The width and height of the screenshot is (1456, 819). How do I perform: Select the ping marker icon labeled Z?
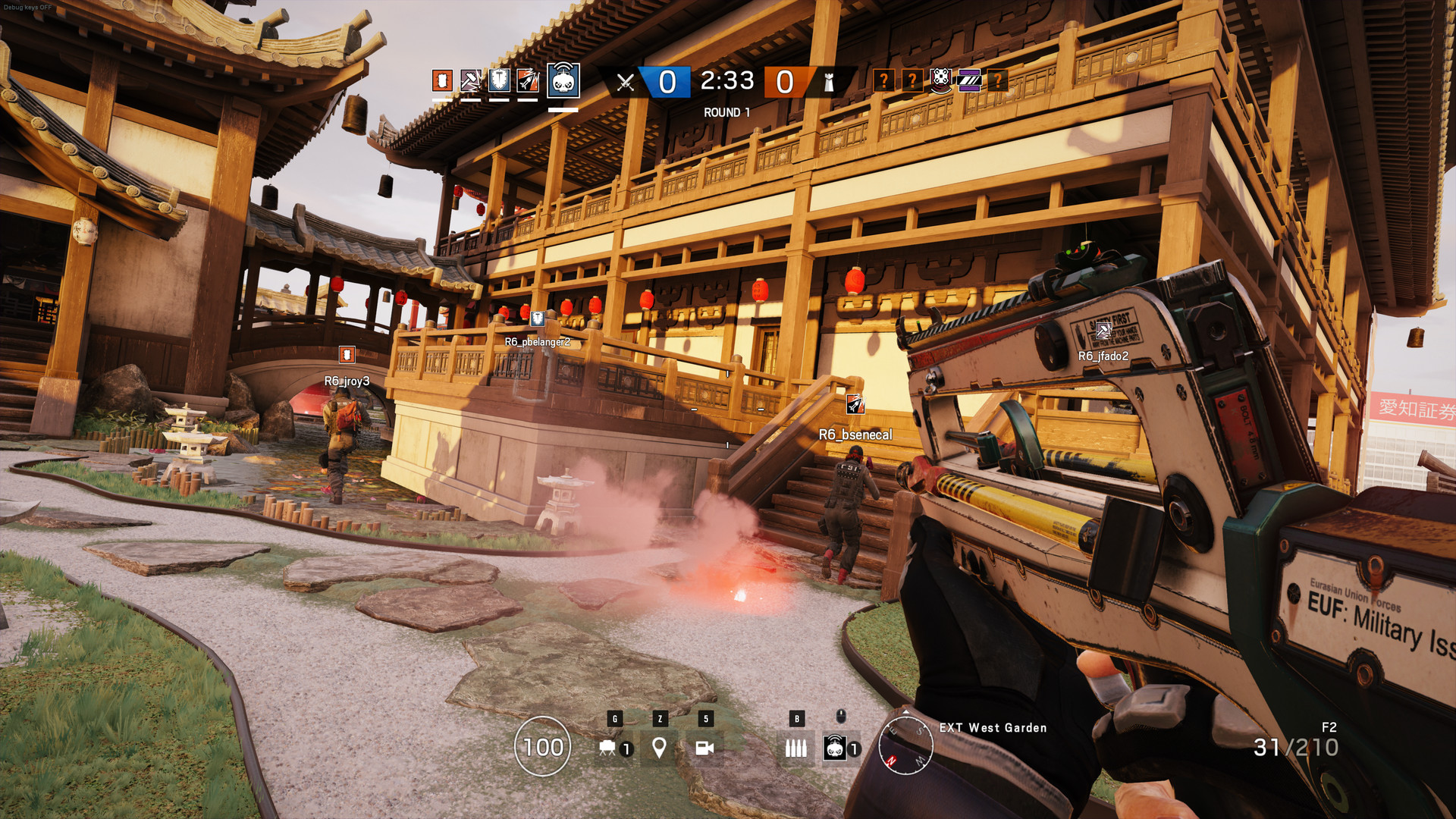coord(659,748)
